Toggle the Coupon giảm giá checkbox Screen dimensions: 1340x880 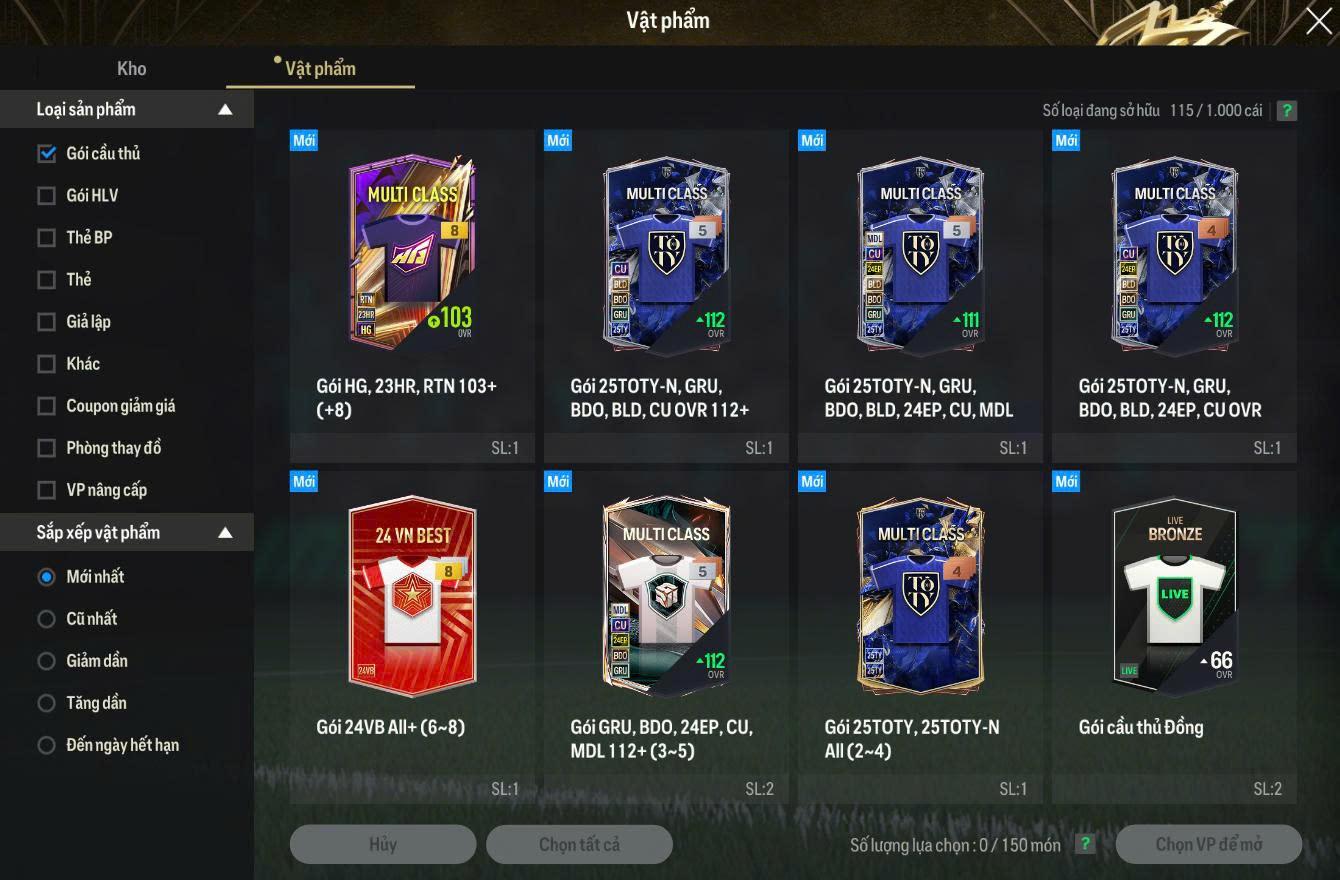46,405
